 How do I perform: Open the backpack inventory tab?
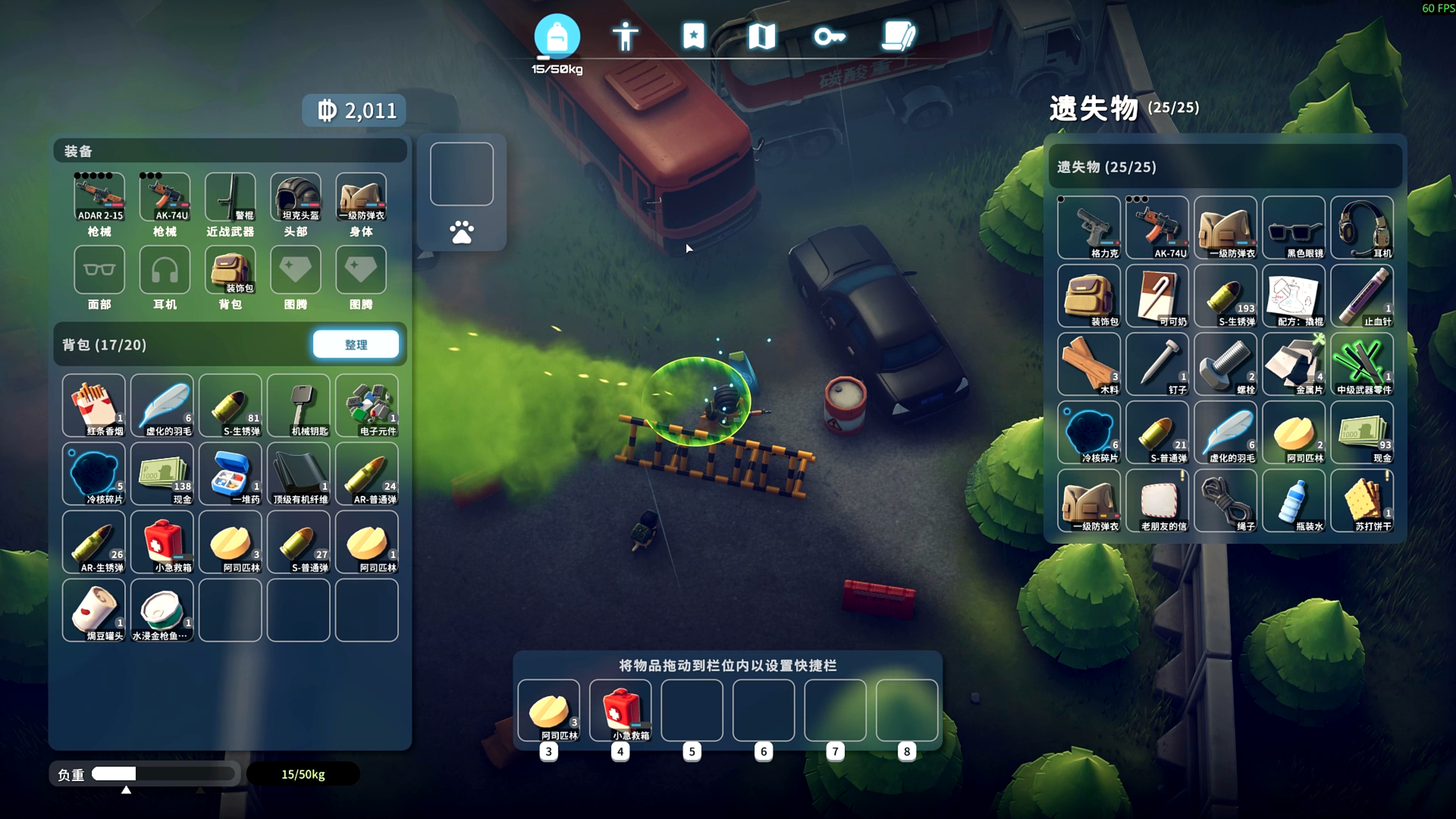coord(557,37)
